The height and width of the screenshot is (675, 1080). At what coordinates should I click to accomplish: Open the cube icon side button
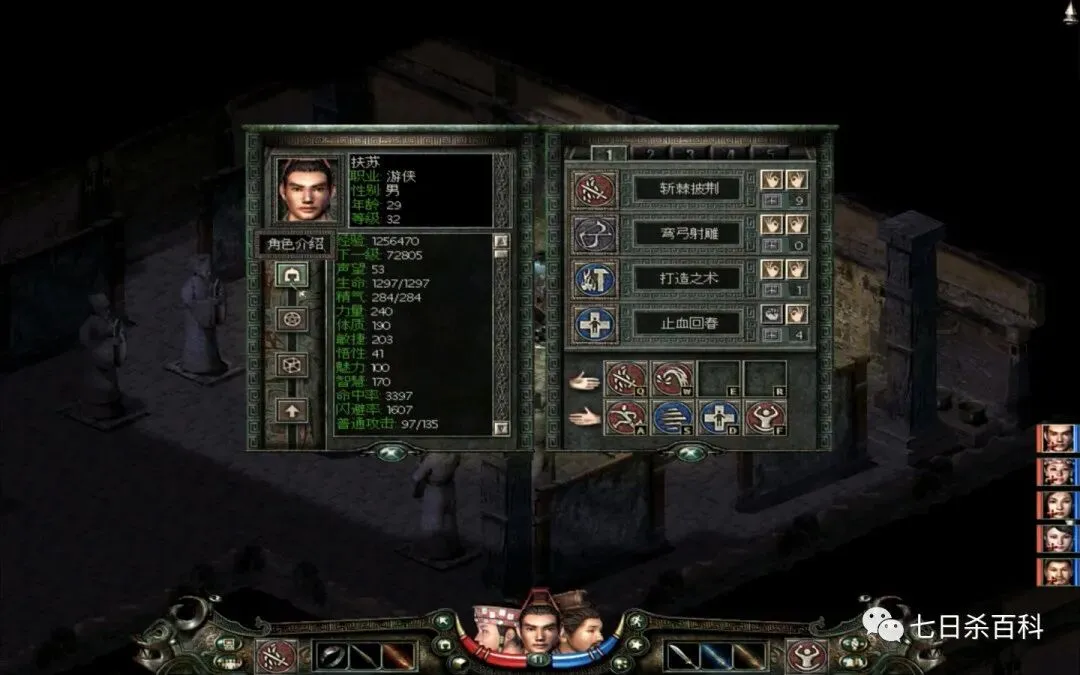[292, 364]
